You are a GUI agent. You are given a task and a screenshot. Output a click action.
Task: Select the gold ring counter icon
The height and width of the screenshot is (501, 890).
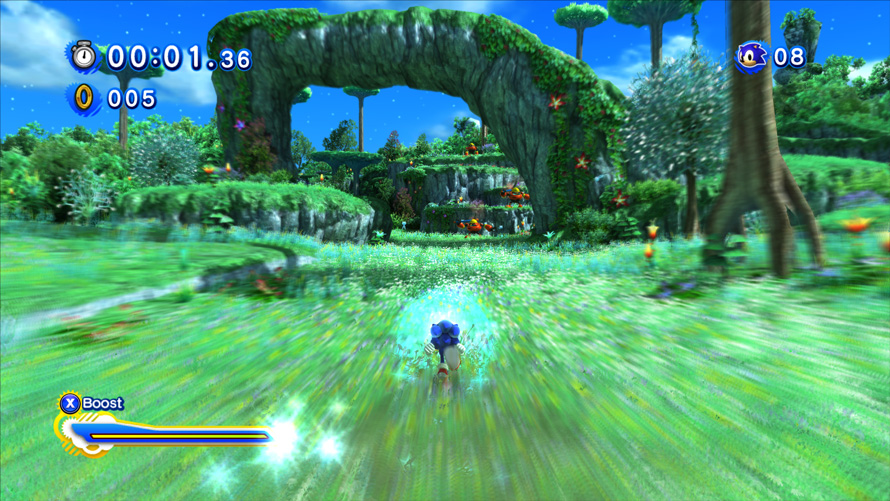click(84, 97)
